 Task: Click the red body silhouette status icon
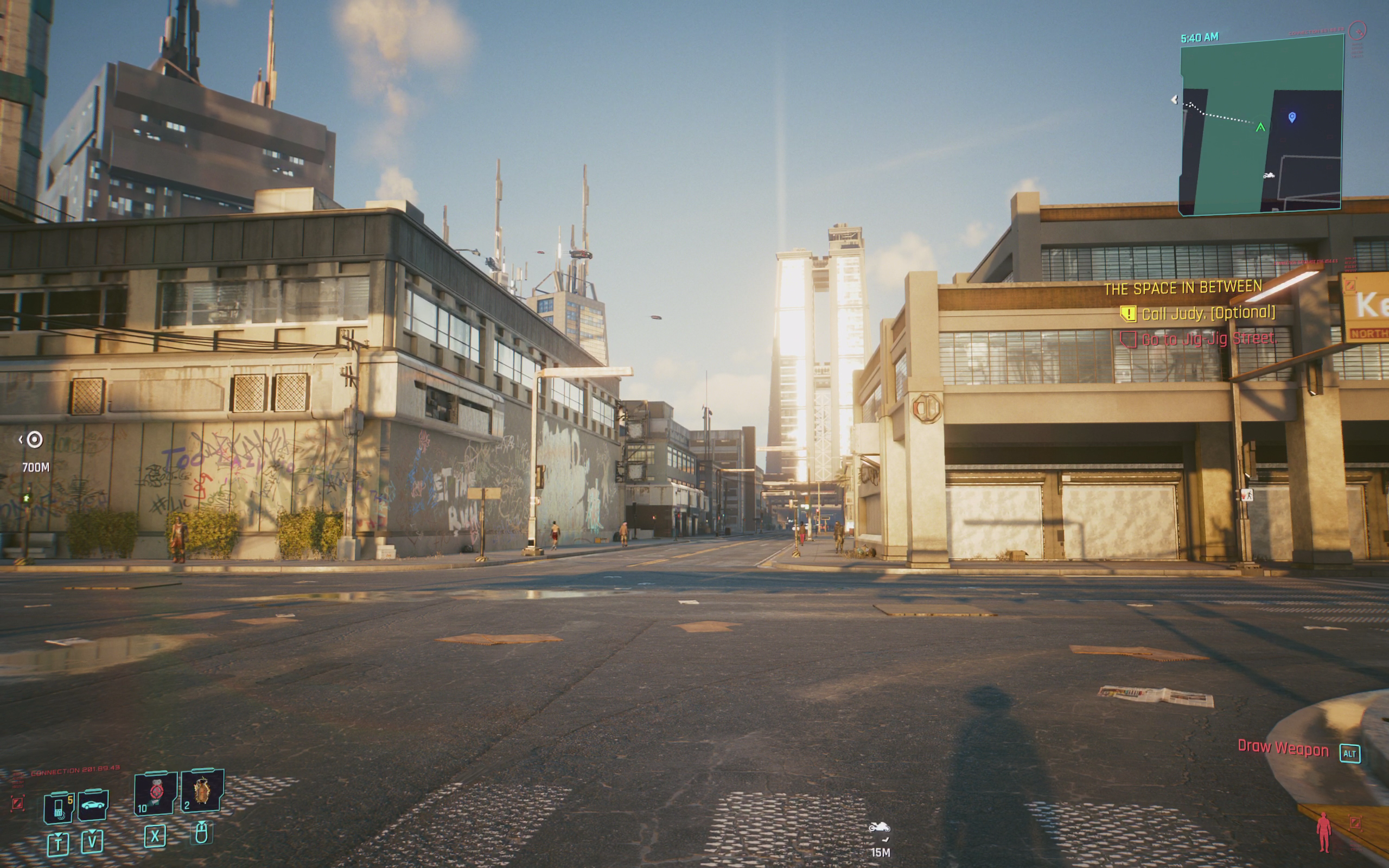click(1323, 832)
